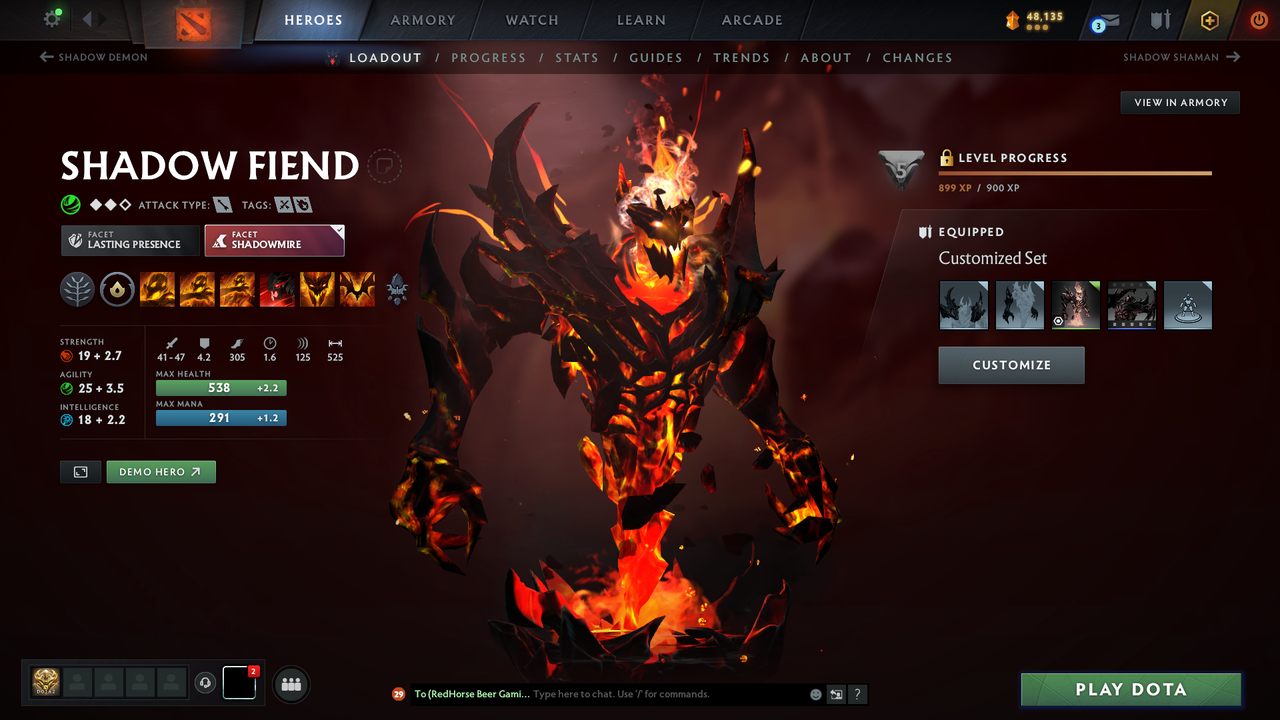Open Dota Plus via the gold hexagon icon

point(1209,19)
